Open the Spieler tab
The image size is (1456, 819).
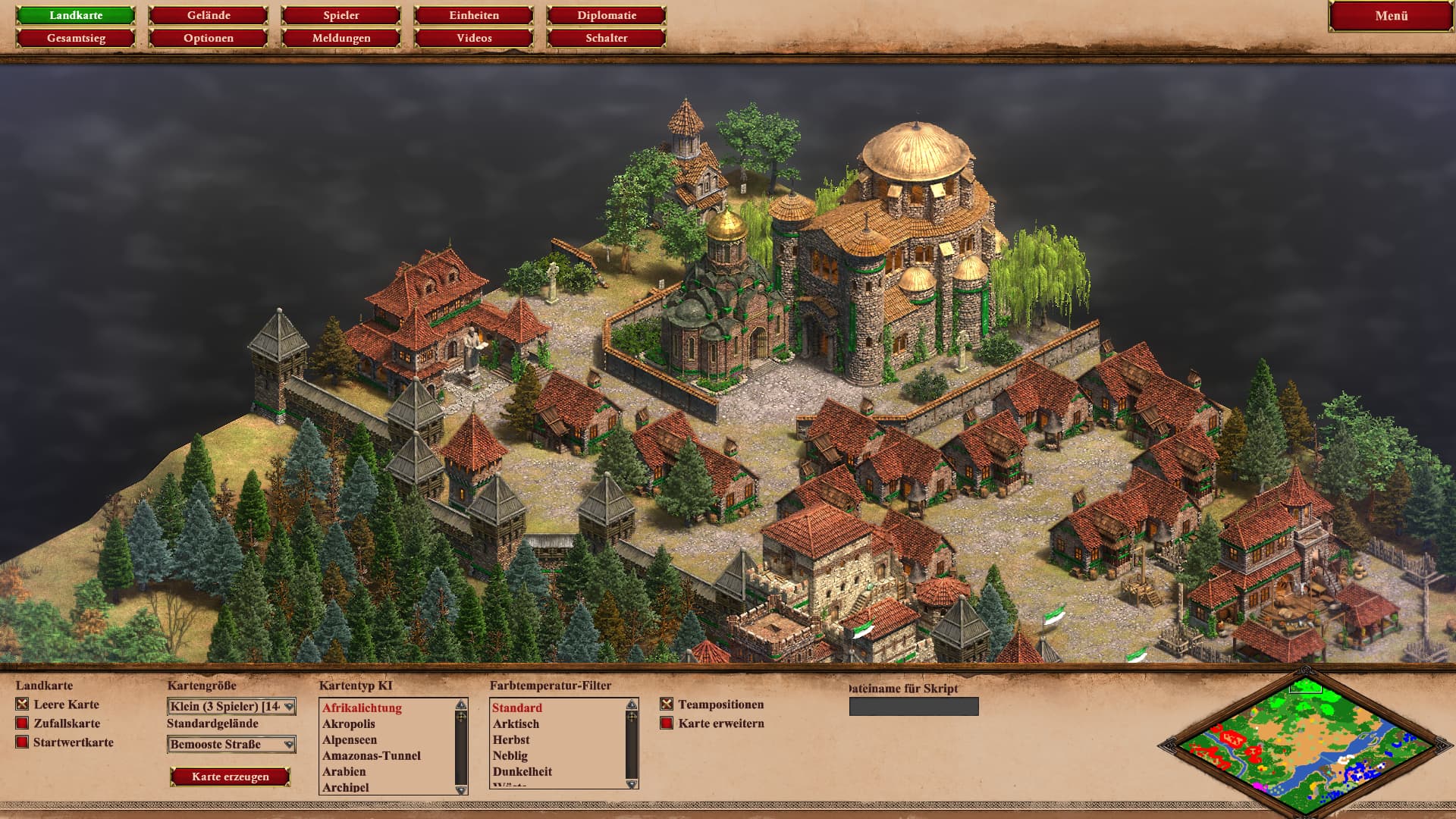(x=341, y=15)
